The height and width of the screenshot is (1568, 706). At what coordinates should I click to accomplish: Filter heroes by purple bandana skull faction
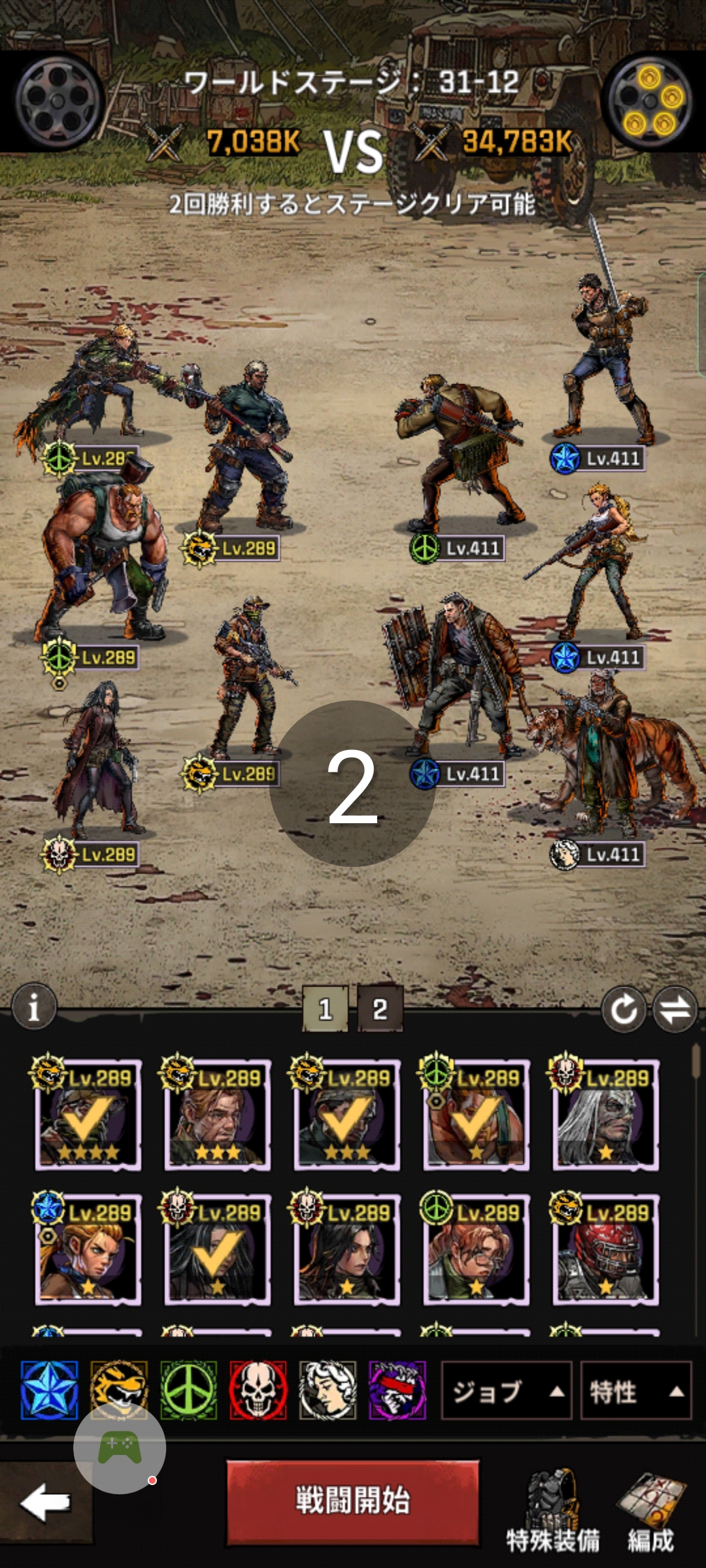pos(397,1390)
